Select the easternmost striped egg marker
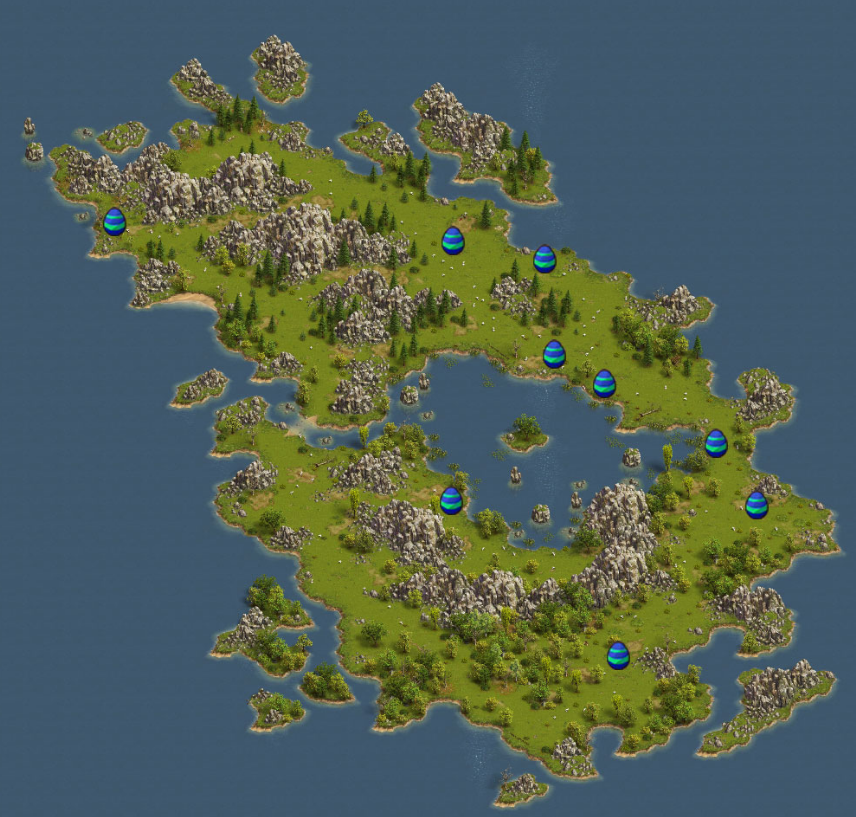 click(x=757, y=504)
